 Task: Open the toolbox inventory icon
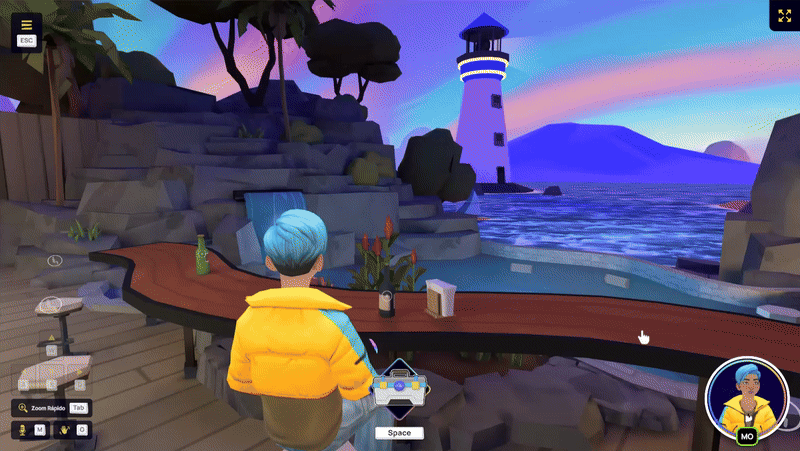tap(399, 389)
